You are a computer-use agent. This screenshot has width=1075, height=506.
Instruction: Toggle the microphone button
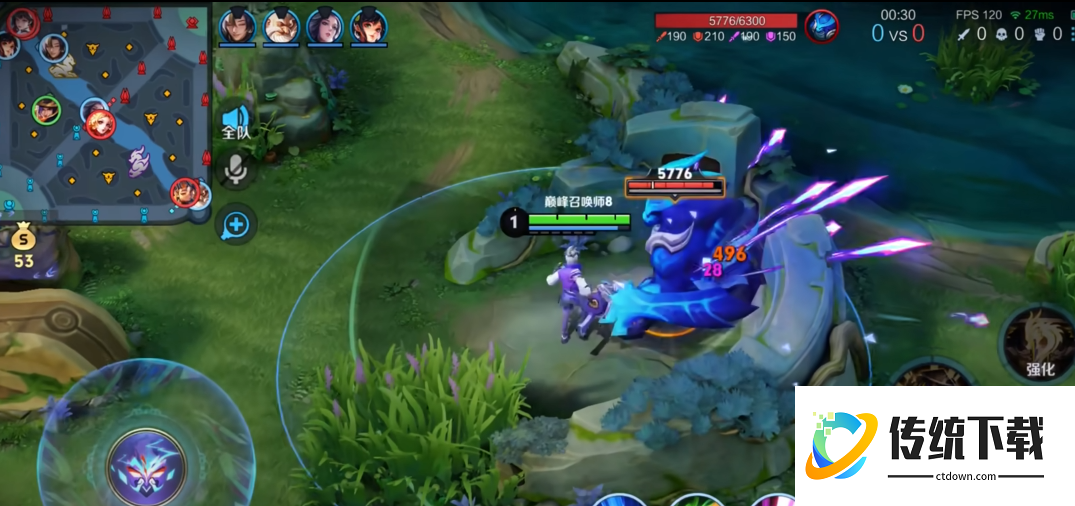[236, 170]
